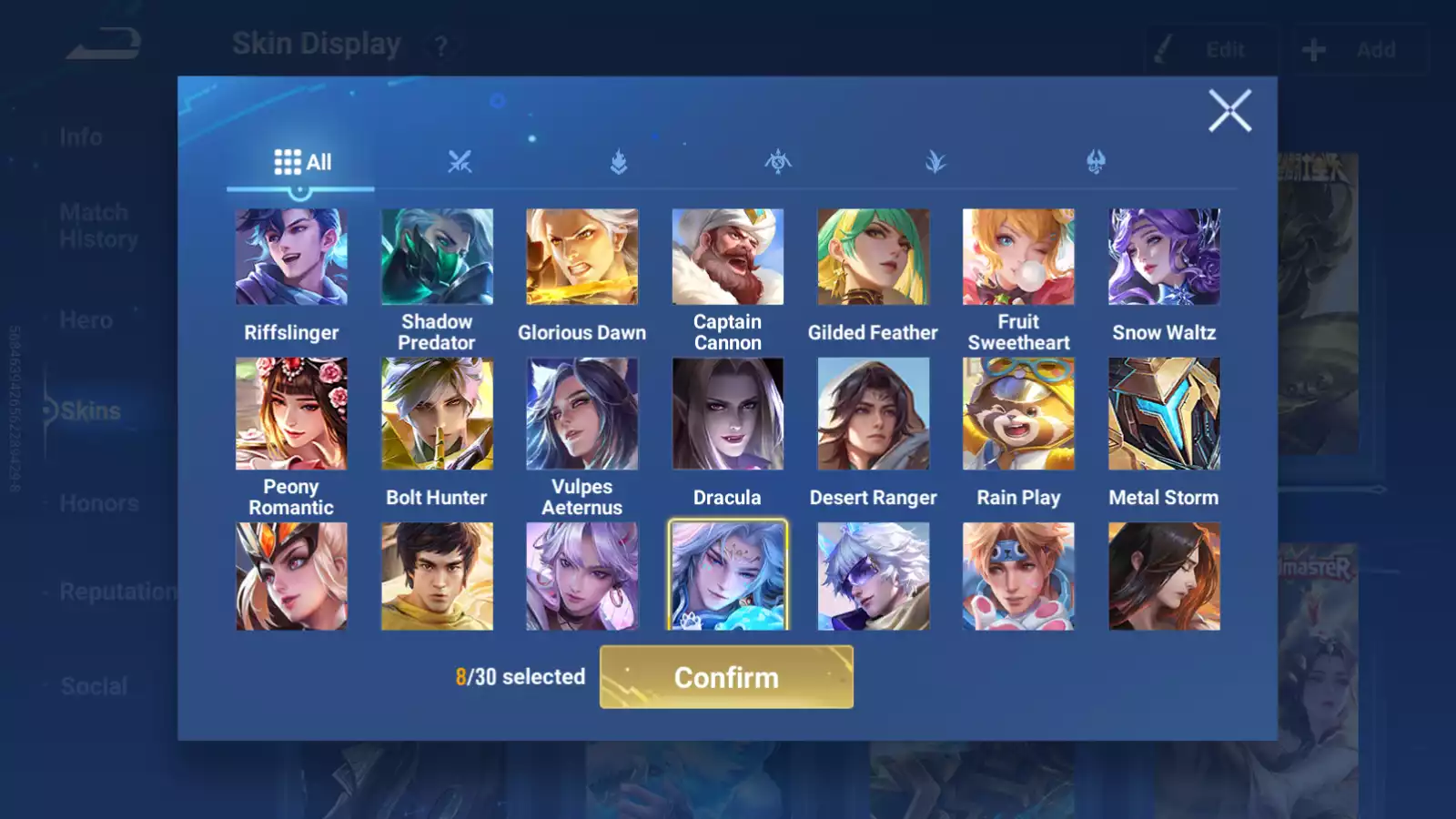The width and height of the screenshot is (1456, 819).
Task: Choose the Riffslinger skin
Action: (x=291, y=258)
